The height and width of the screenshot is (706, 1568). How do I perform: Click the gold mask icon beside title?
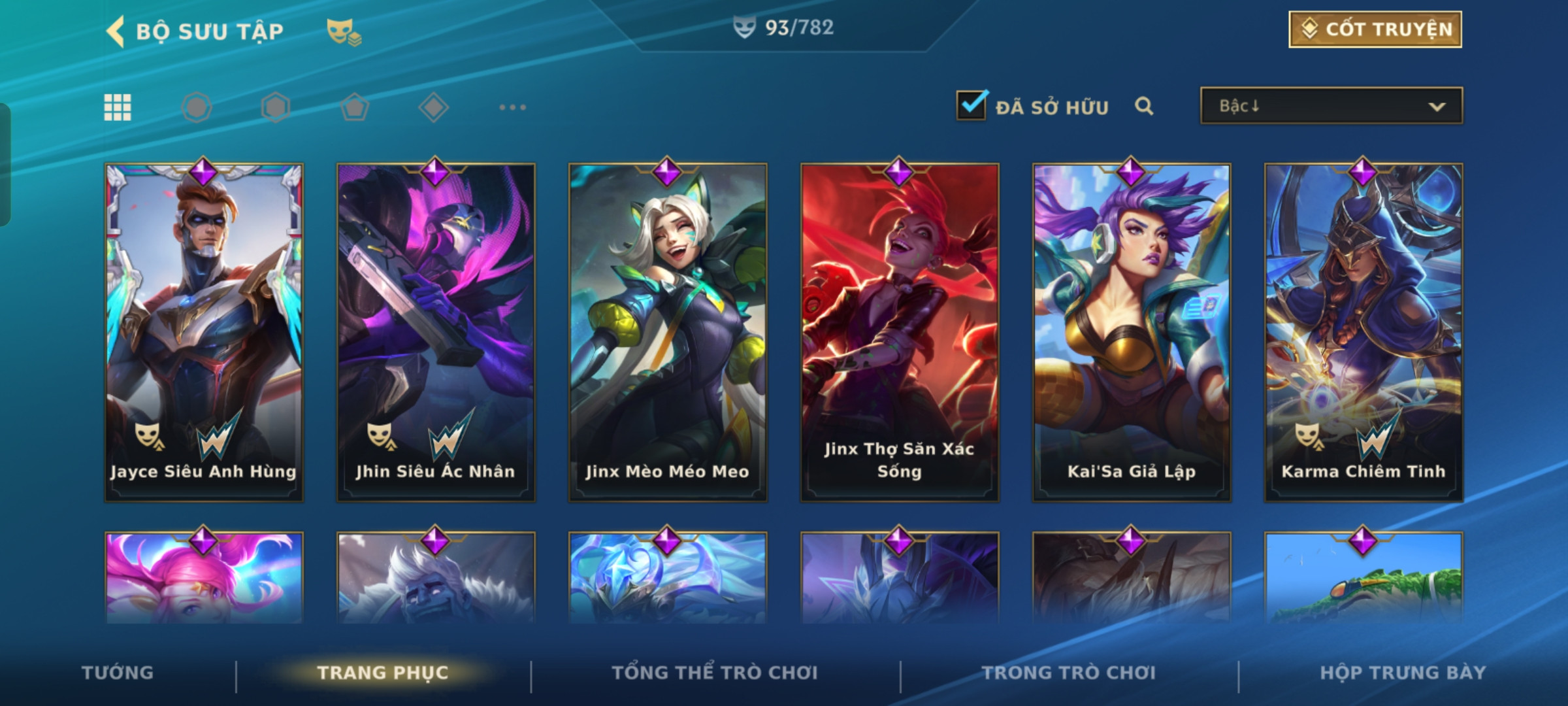pos(344,31)
